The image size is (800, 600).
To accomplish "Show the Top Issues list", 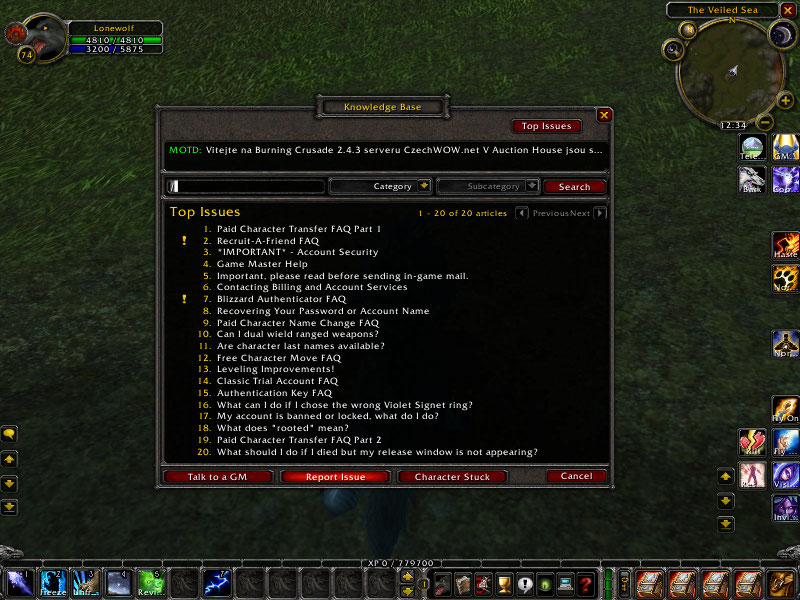I will [545, 126].
